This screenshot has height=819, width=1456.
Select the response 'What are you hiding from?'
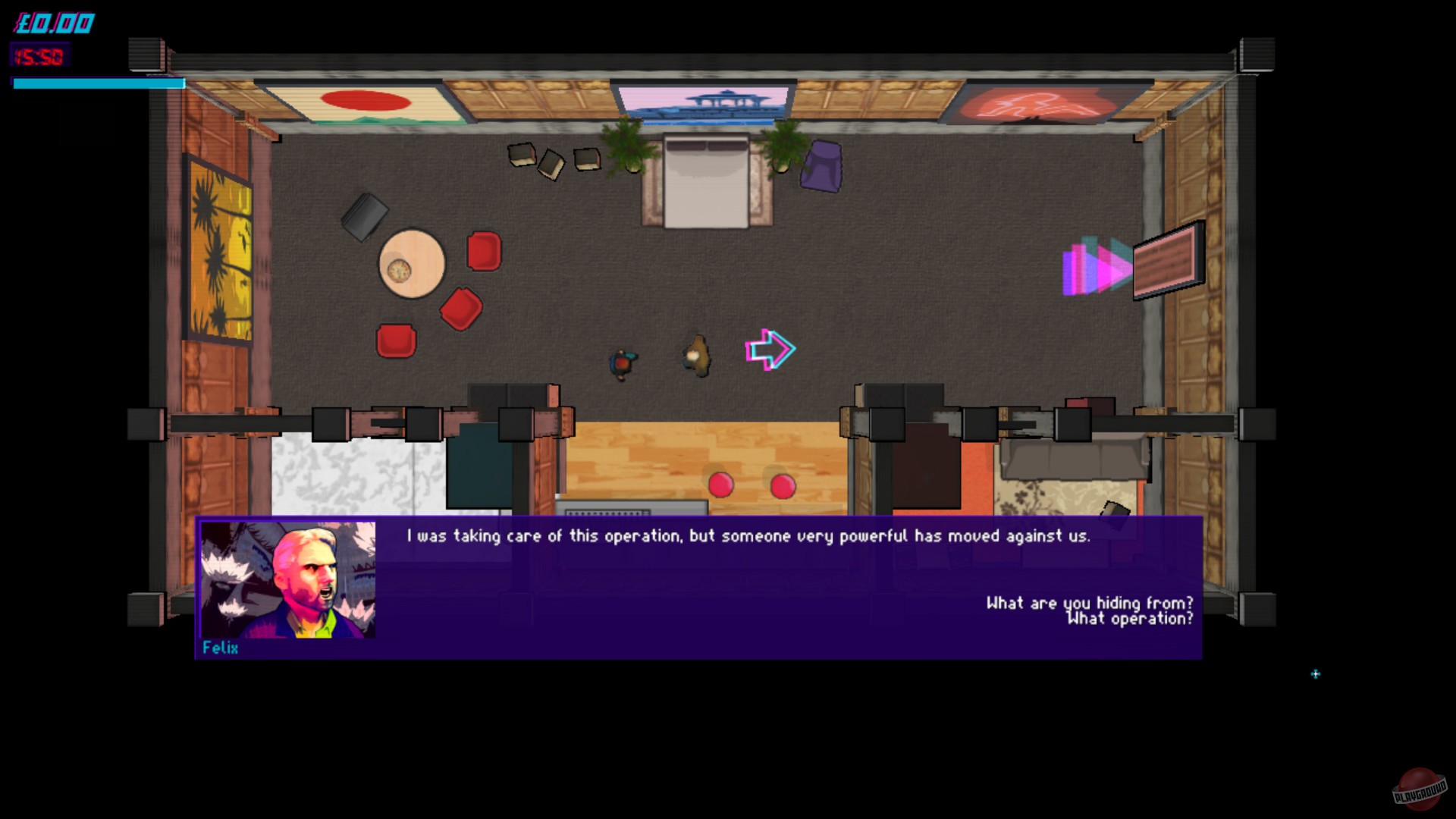point(1090,604)
